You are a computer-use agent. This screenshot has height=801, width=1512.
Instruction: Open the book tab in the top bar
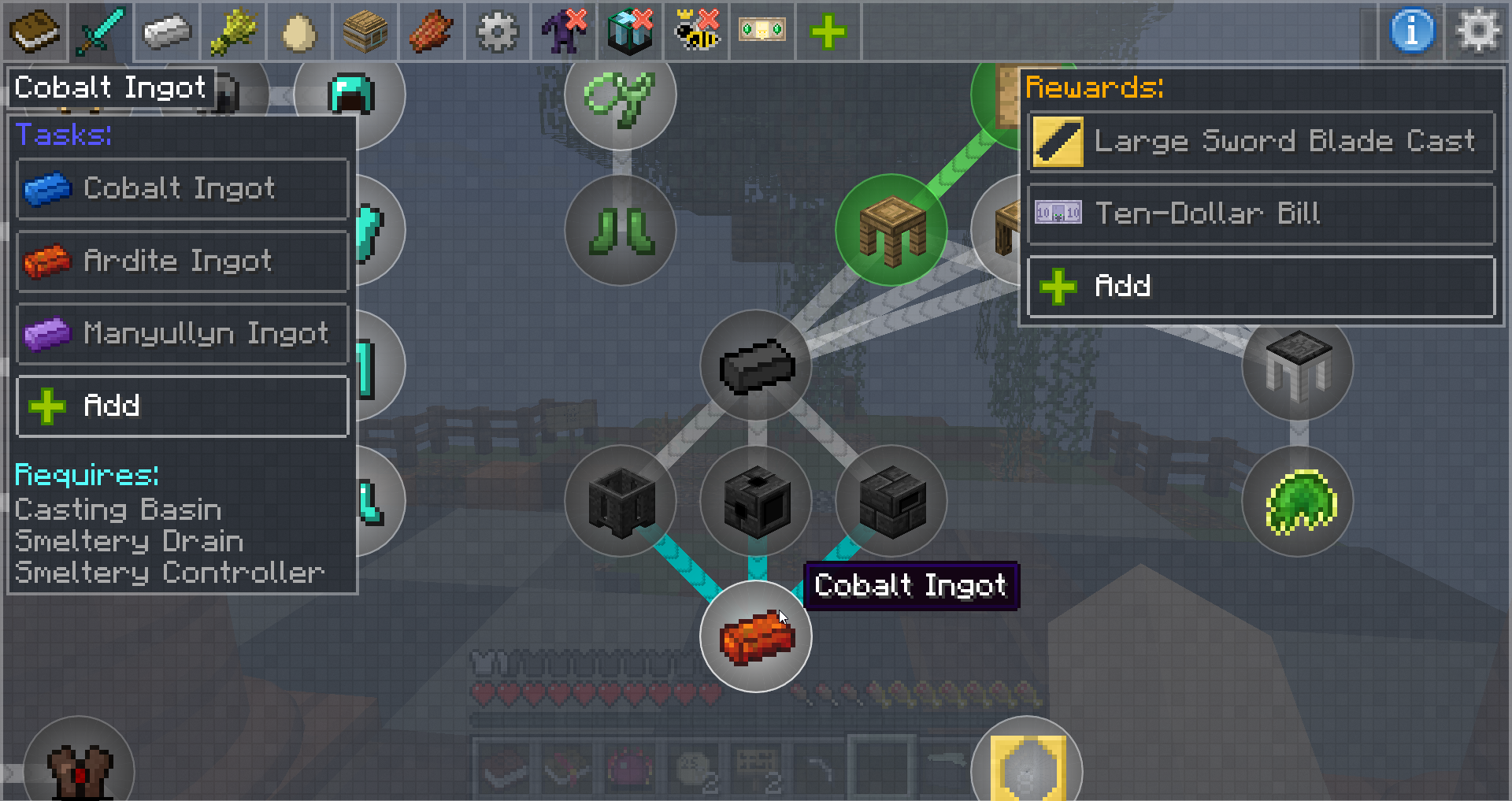pos(34,32)
